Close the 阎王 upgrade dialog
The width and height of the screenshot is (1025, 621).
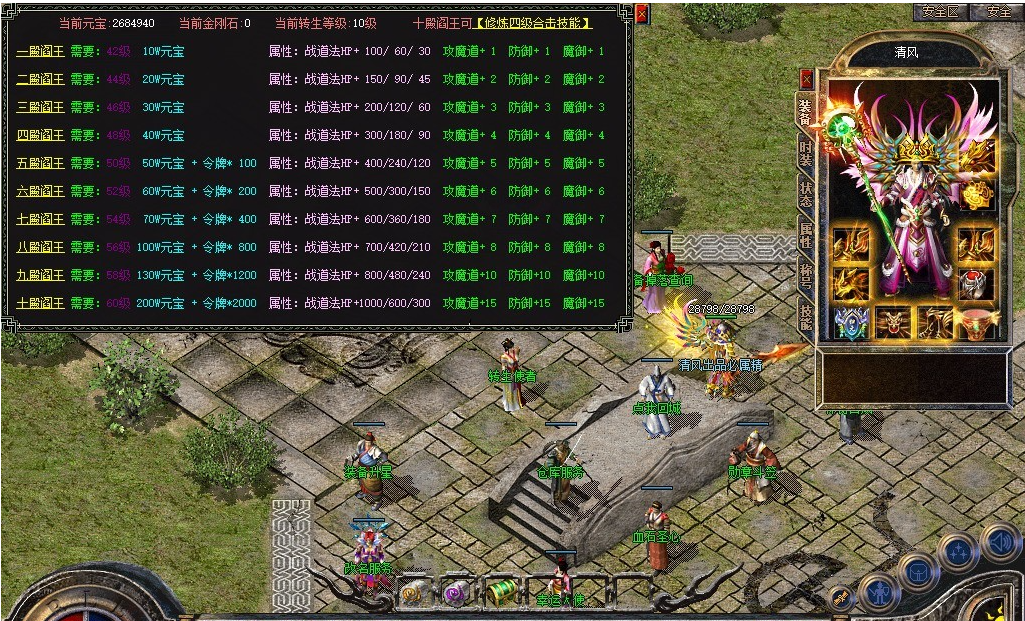642,14
